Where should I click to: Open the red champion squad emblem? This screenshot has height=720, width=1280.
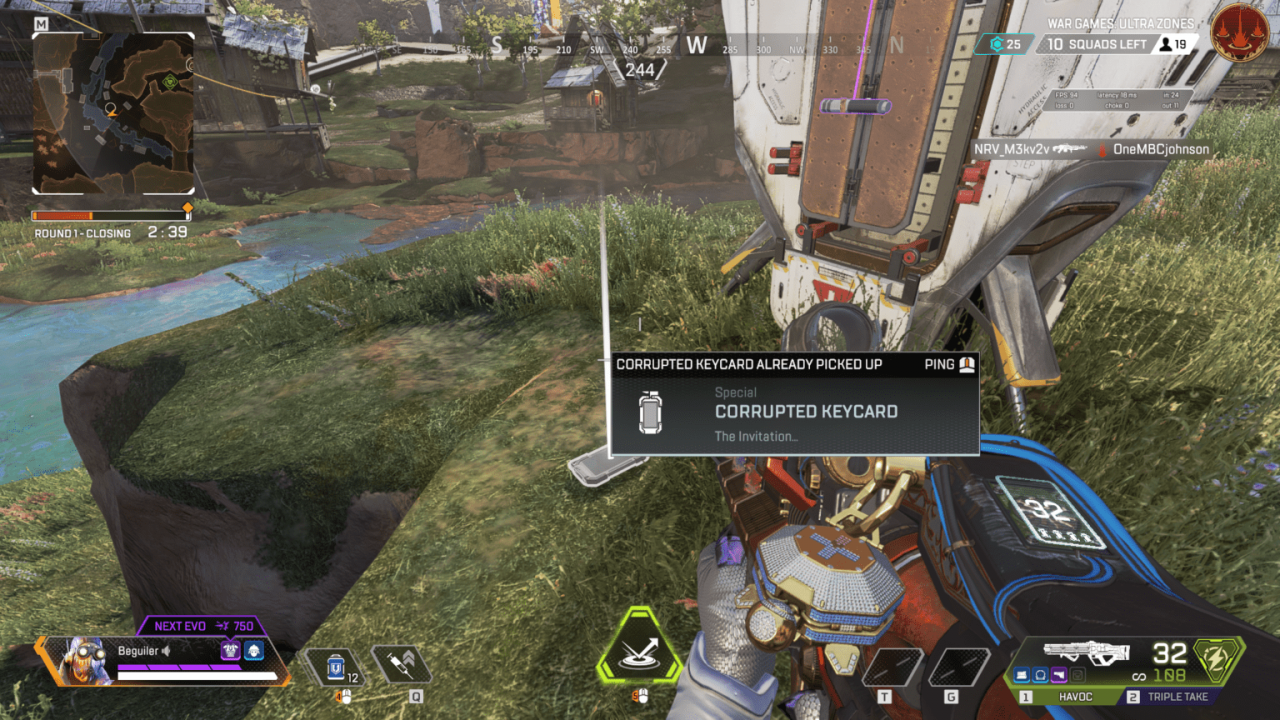1239,33
